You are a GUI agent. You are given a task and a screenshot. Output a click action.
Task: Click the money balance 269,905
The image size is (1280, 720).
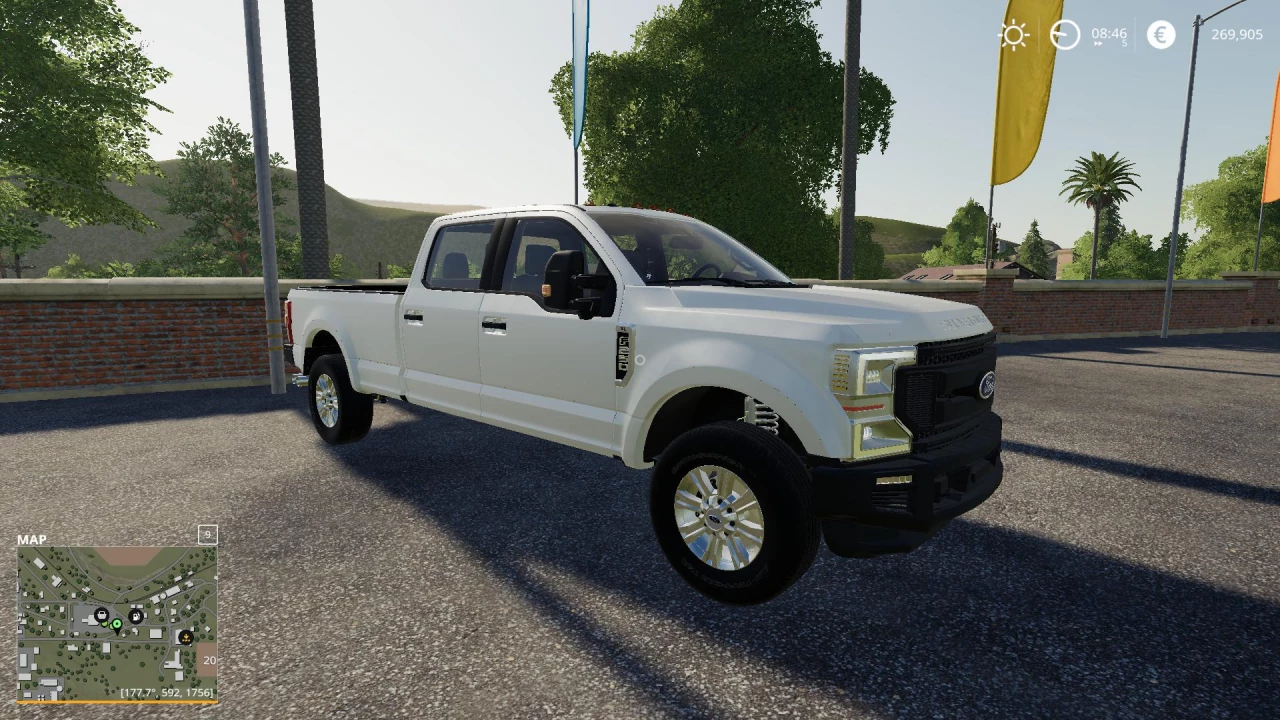pyautogui.click(x=1237, y=34)
